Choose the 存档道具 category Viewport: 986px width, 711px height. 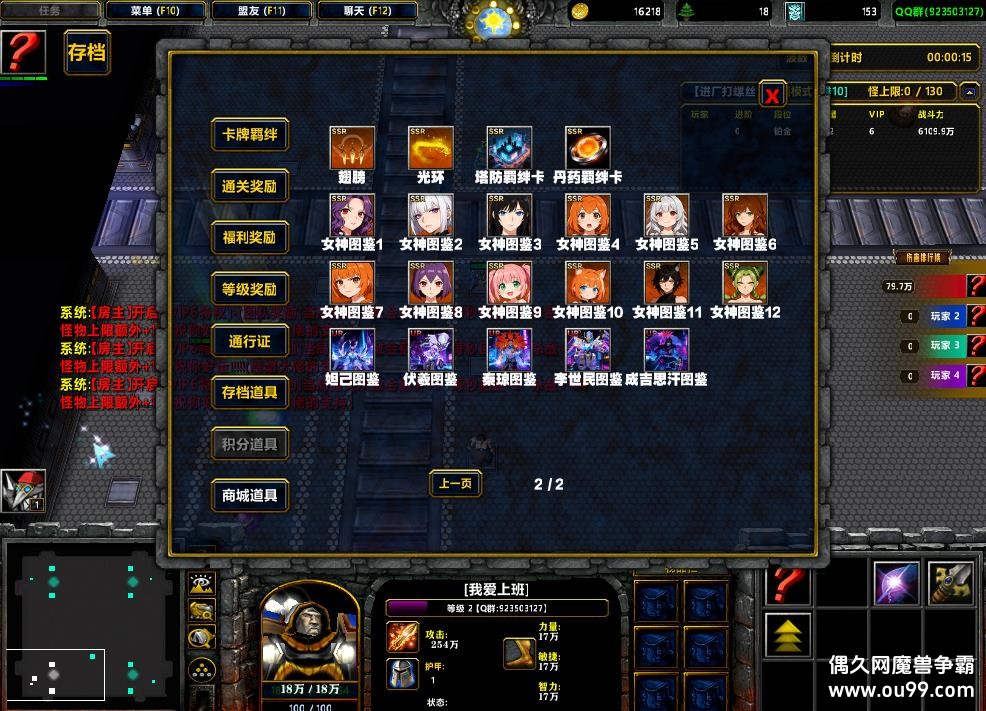(x=250, y=392)
